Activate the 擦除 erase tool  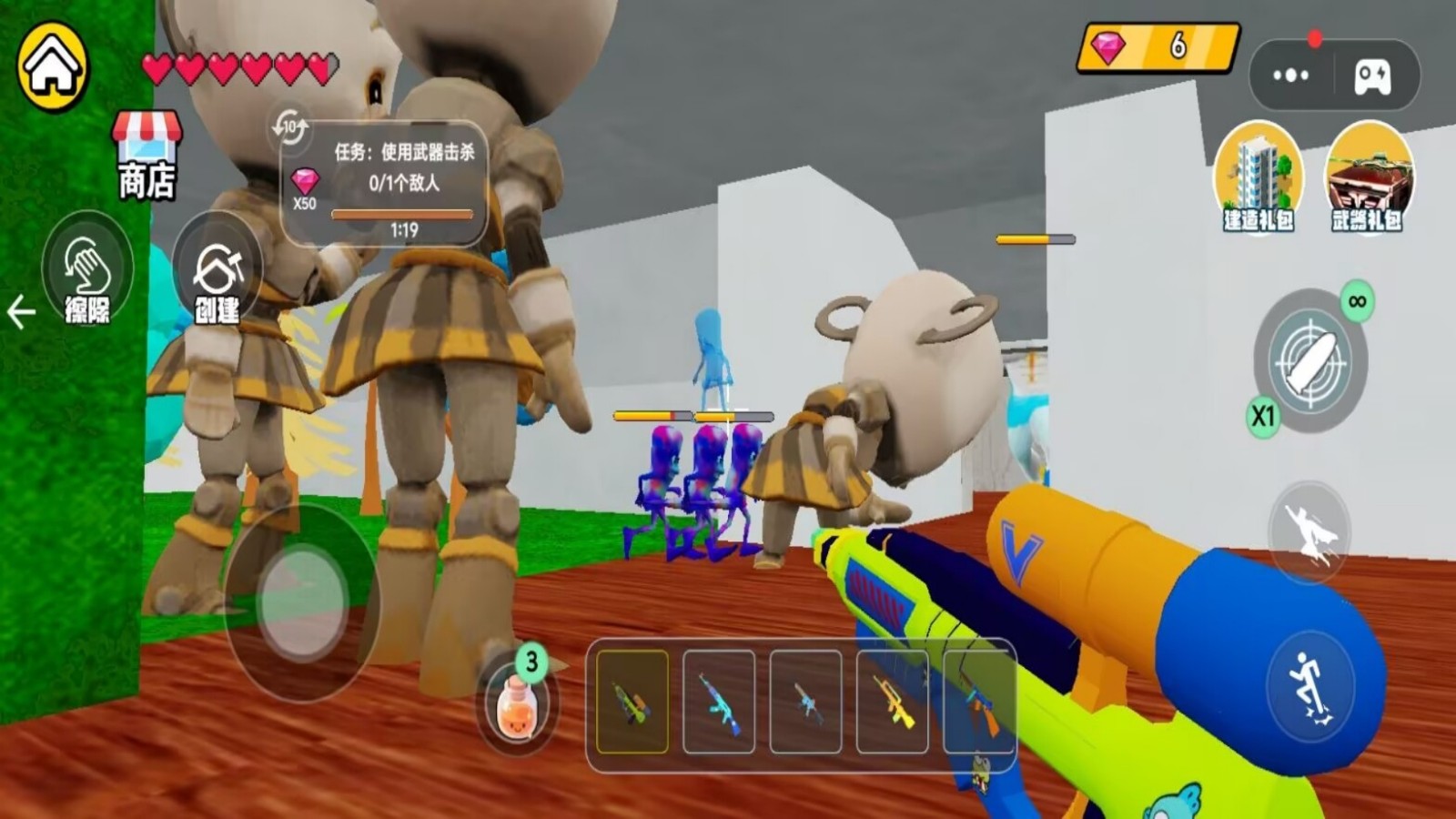(87, 270)
